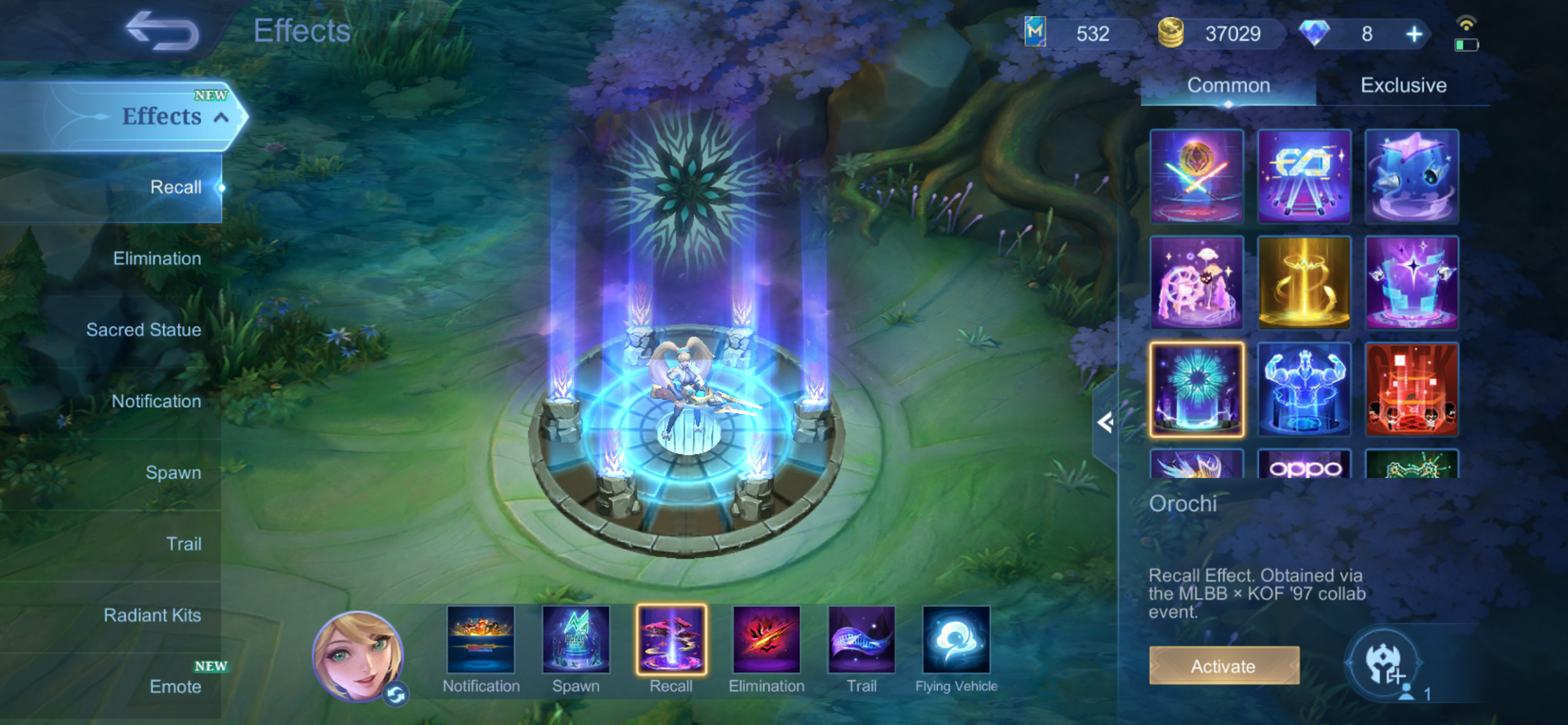This screenshot has height=725, width=1568.
Task: Activate the Orochi recall effect
Action: coord(1224,666)
